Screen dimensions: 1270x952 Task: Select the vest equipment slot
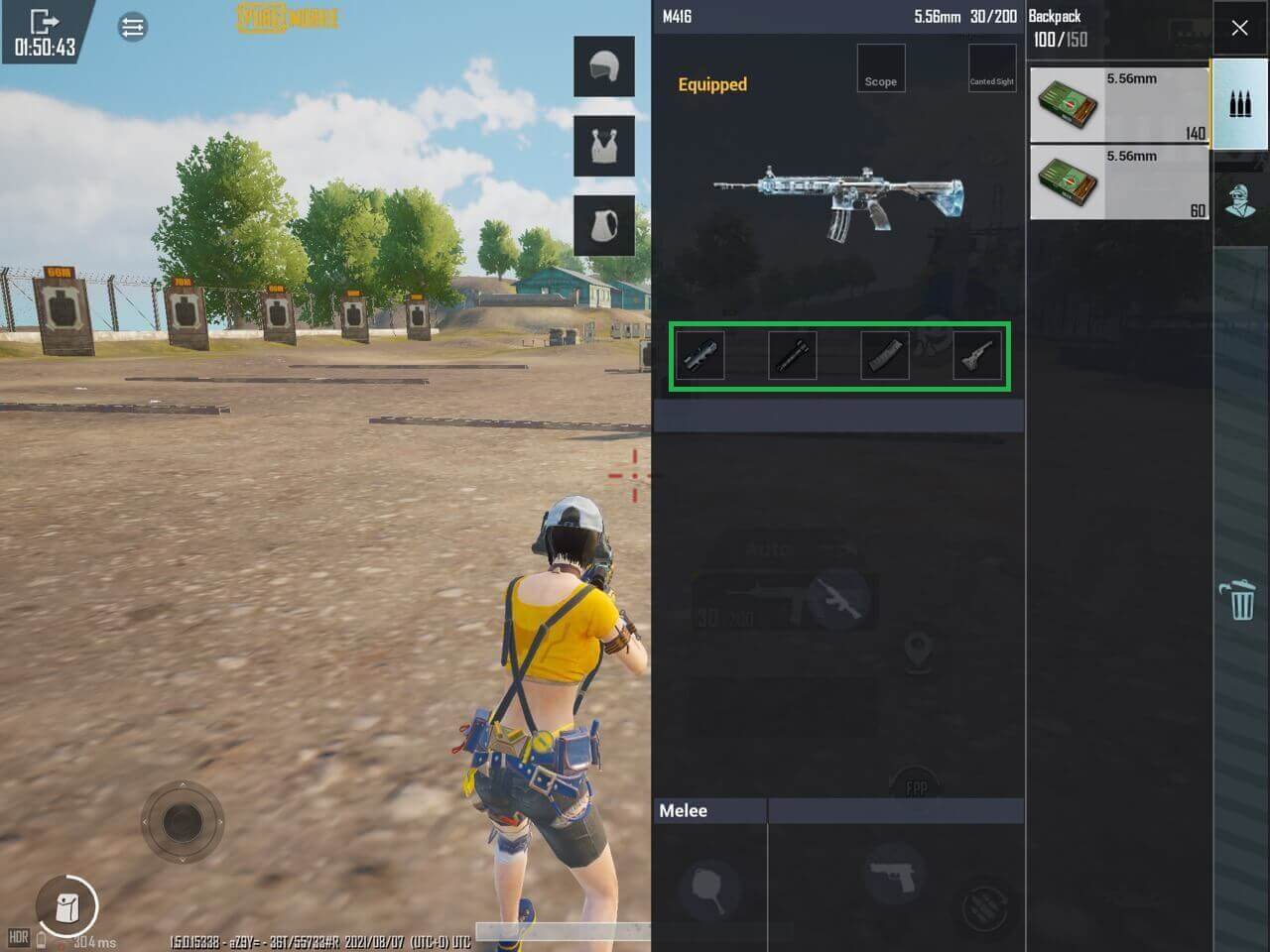point(603,145)
